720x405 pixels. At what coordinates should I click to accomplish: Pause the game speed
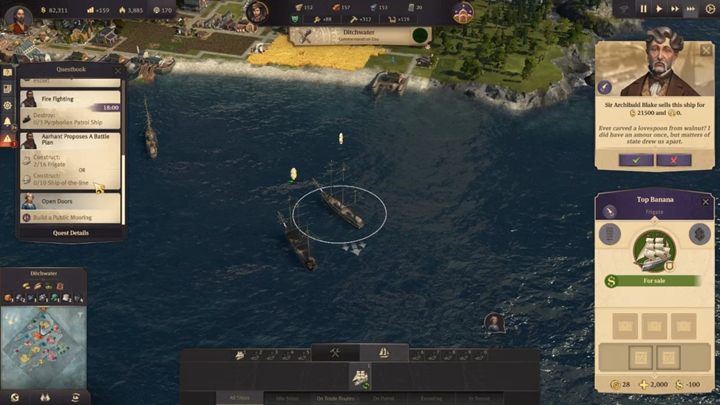644,9
